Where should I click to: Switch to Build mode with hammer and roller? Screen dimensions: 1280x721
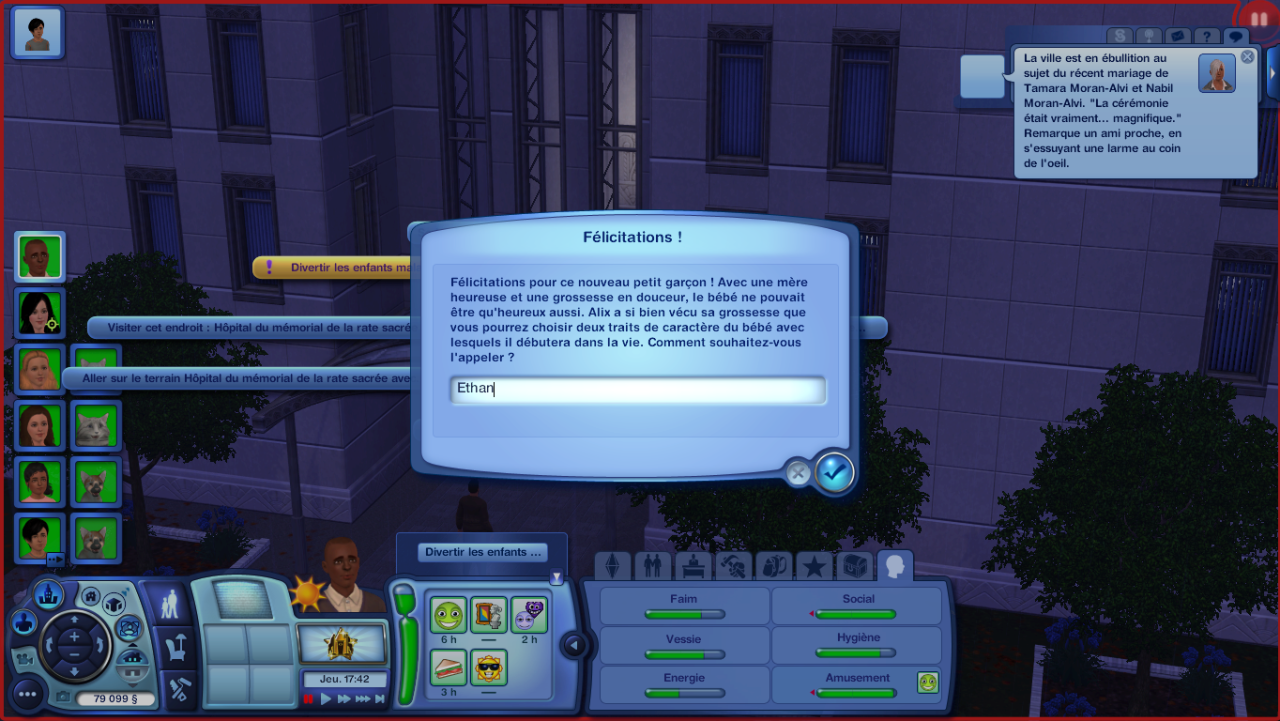[x=179, y=690]
